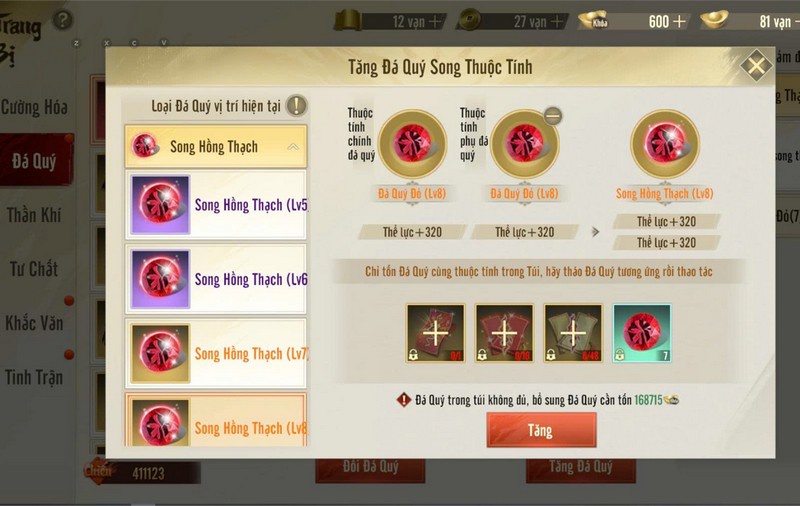800x506 pixels.
Task: Click the Đổi Đá Quý button
Action: [357, 467]
